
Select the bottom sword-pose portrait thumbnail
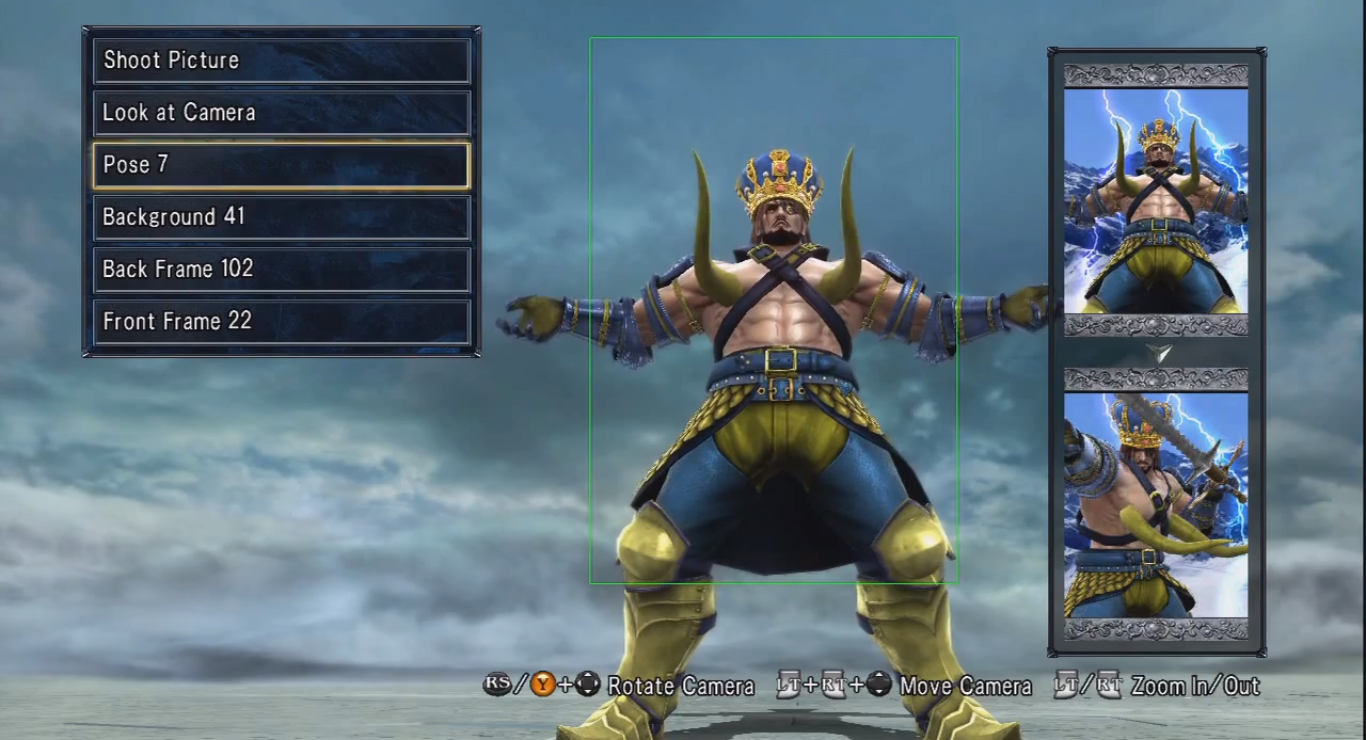point(1156,505)
